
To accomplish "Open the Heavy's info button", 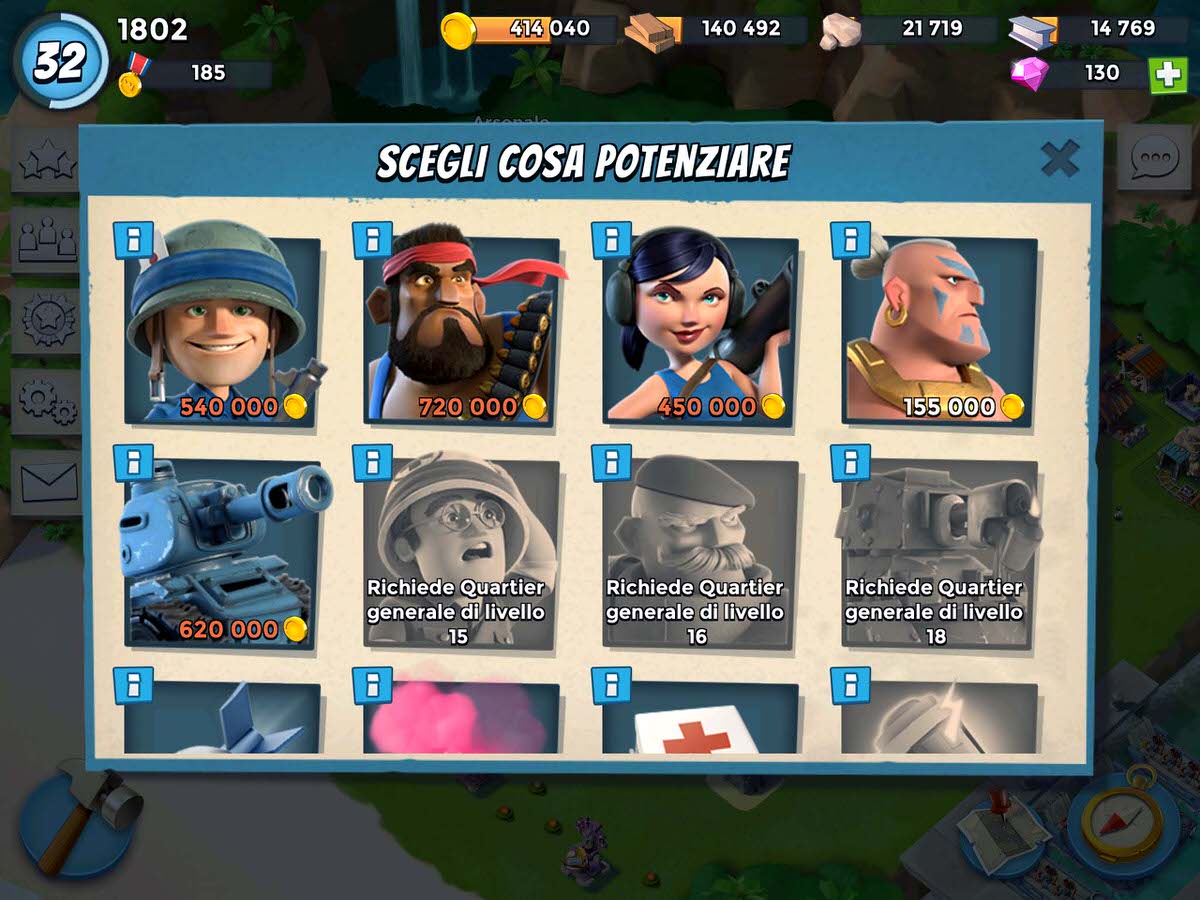I will coord(372,240).
